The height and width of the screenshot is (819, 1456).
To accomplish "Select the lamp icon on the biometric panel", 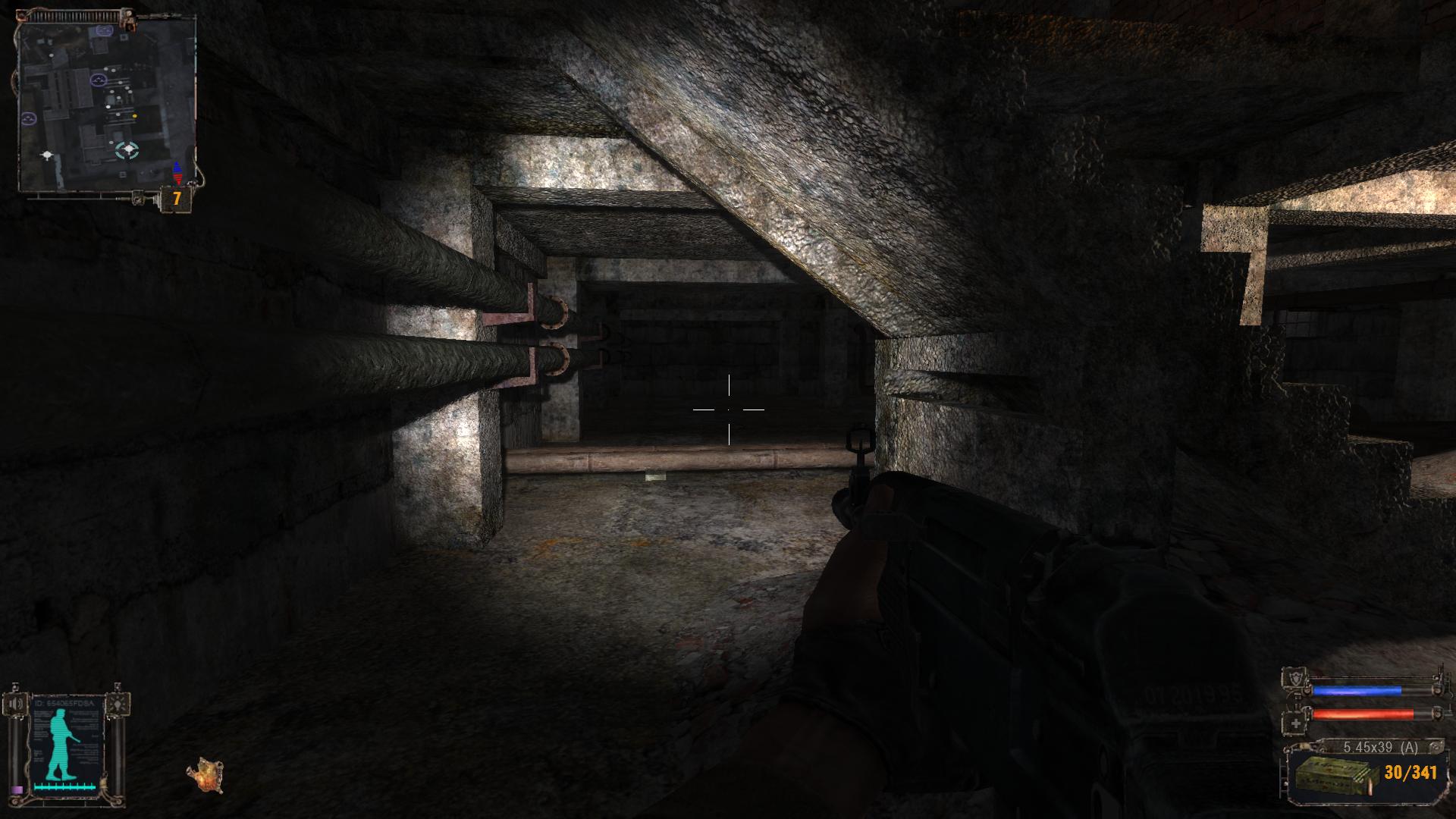I will coord(118,704).
